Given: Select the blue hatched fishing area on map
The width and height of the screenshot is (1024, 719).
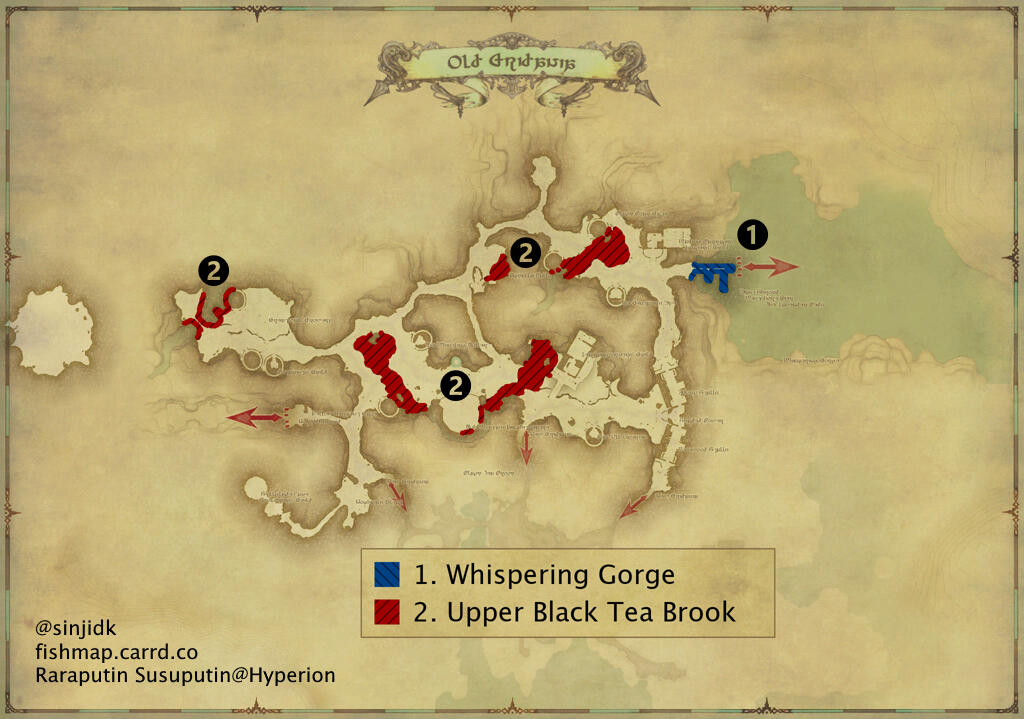Looking at the screenshot, I should tap(713, 273).
